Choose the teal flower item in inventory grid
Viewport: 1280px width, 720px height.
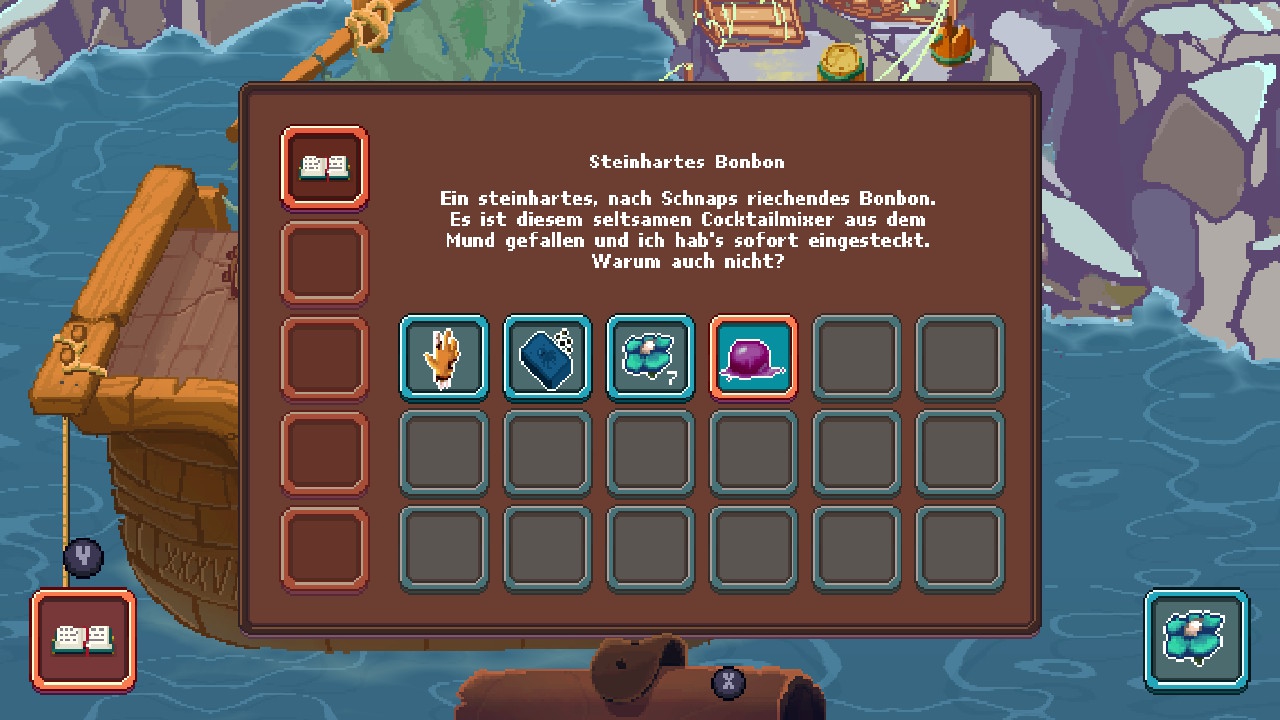click(x=650, y=358)
